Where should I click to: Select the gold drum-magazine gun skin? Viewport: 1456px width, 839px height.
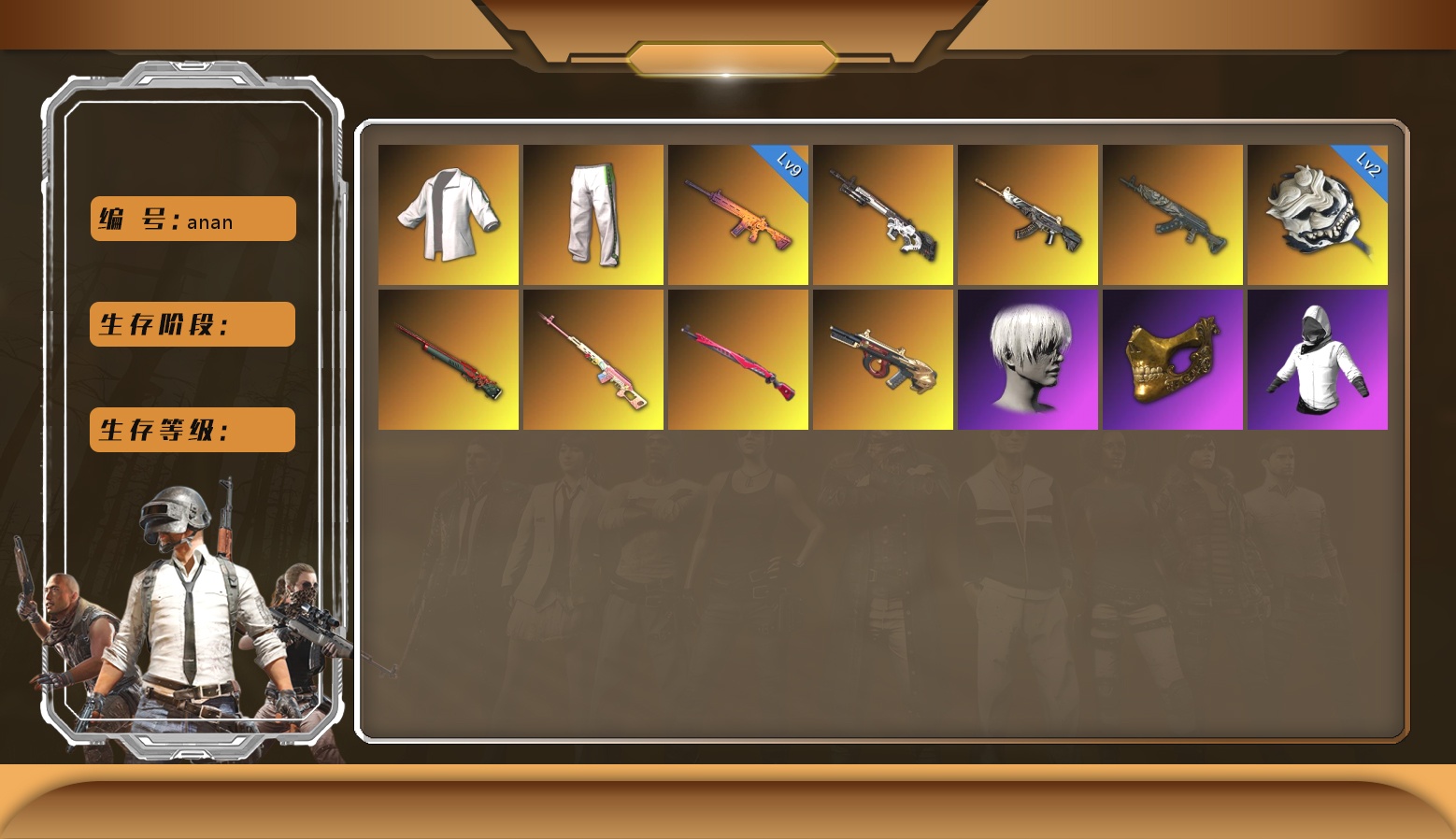click(x=883, y=360)
